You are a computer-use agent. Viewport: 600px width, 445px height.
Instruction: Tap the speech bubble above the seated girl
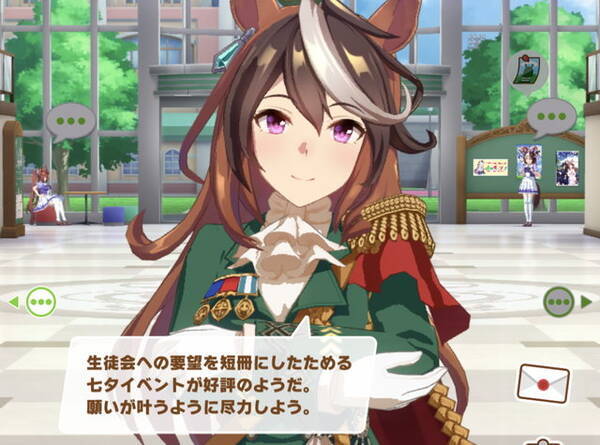tap(70, 121)
